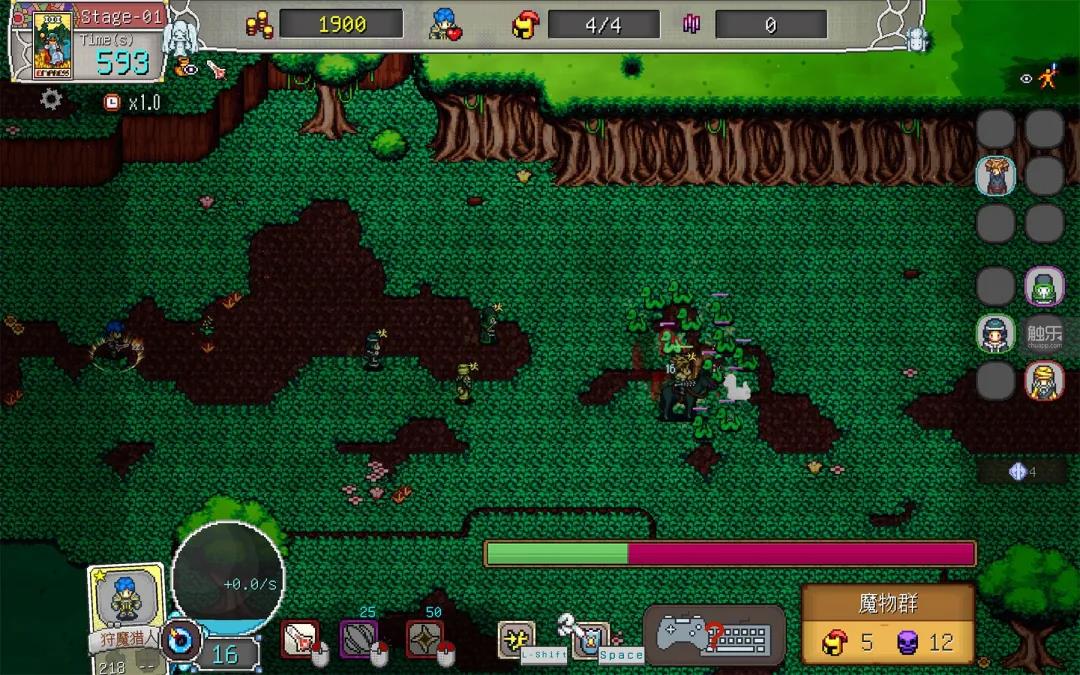Open the monster group panel

click(888, 624)
